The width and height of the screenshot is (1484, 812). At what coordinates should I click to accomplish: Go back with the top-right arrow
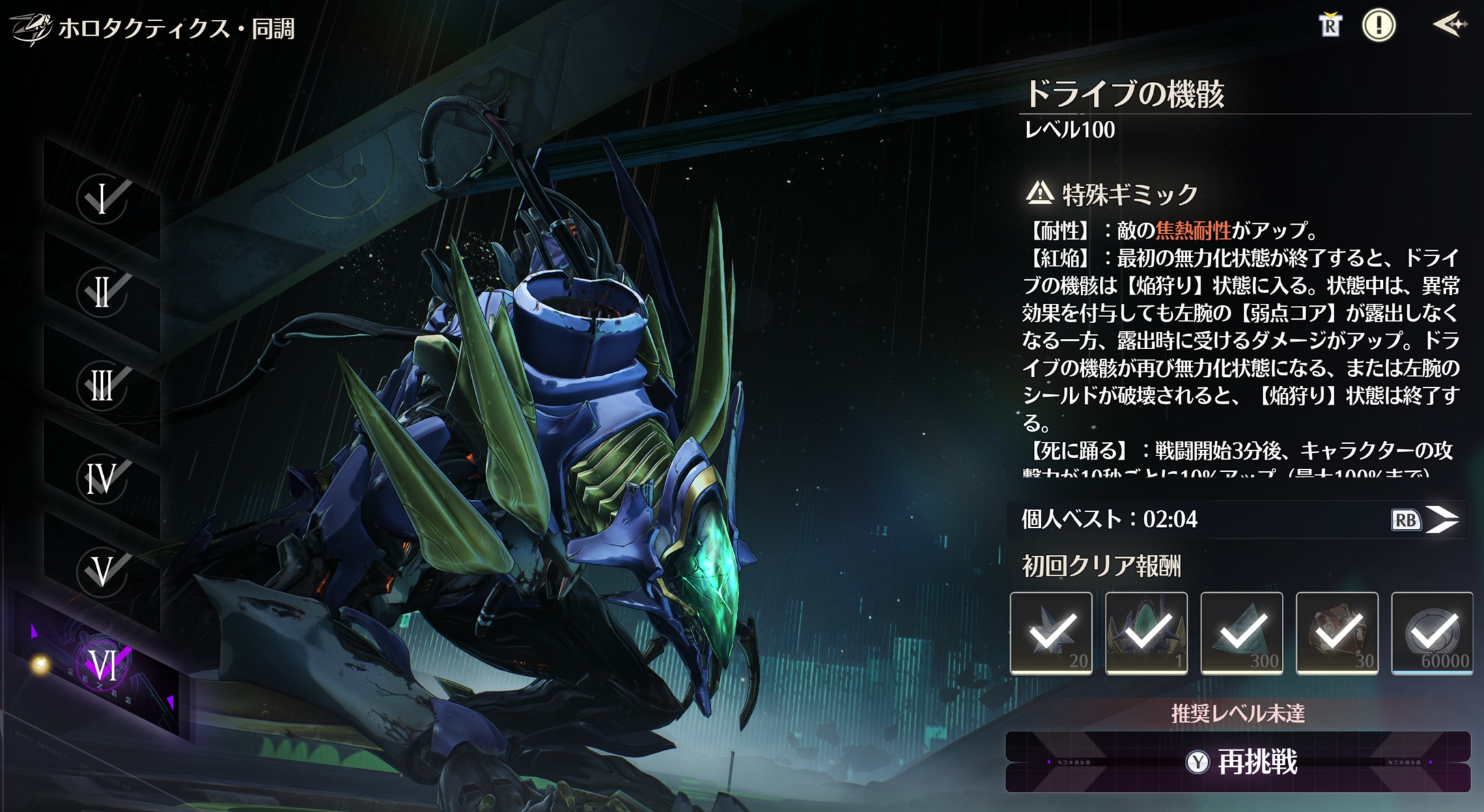click(x=1449, y=26)
